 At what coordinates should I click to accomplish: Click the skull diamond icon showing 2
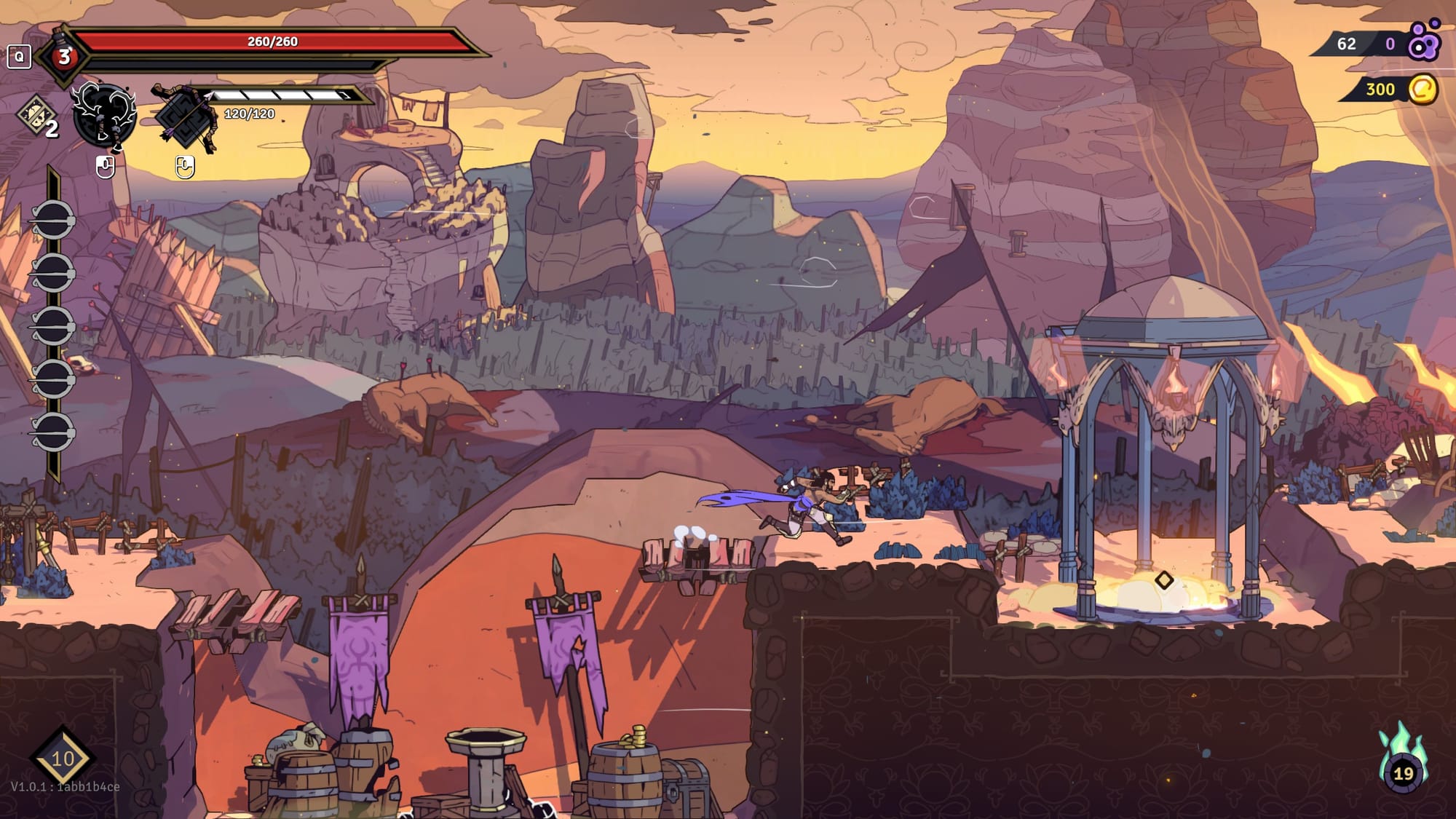coord(37,116)
